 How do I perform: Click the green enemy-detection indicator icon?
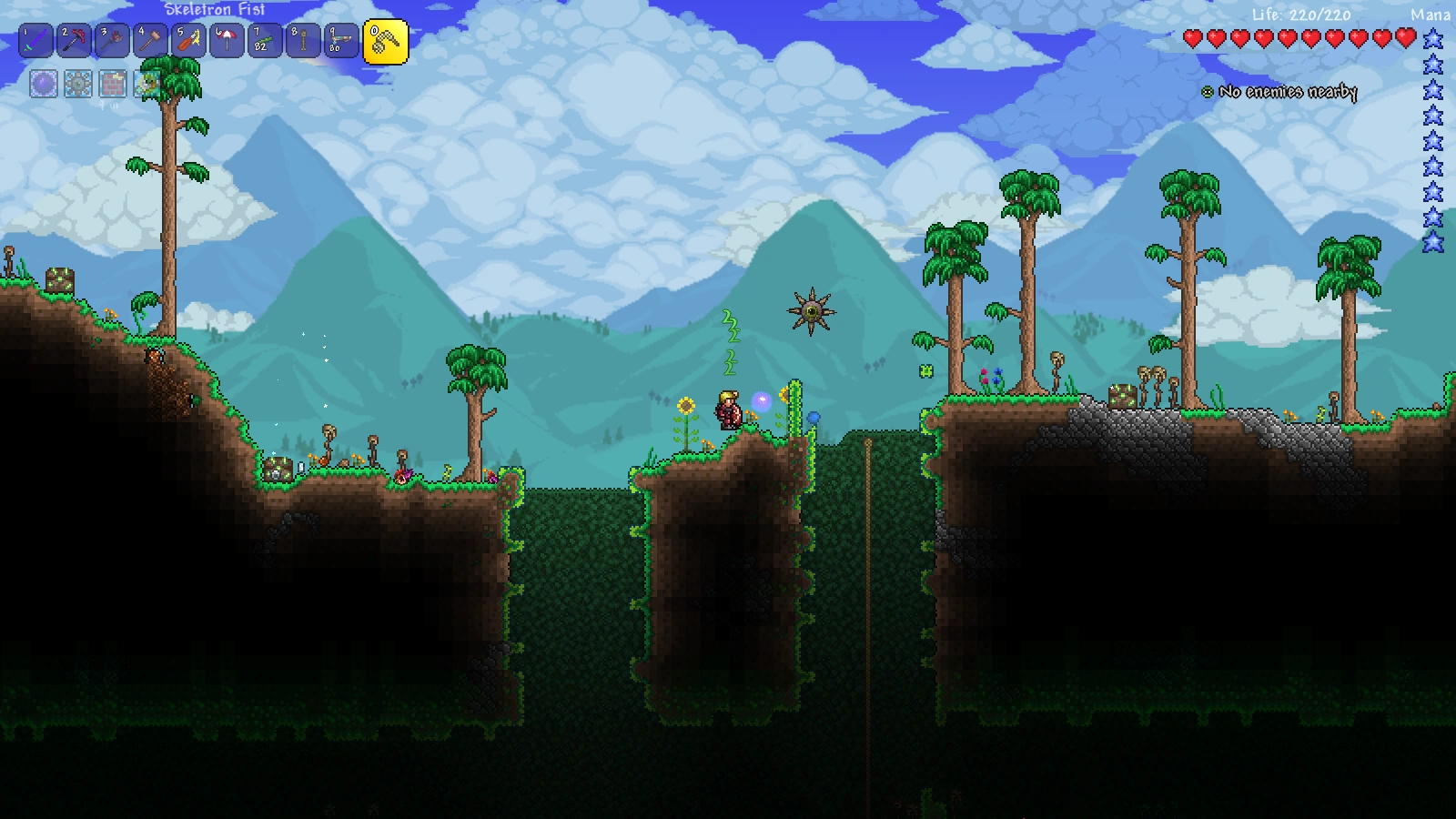(x=1207, y=91)
